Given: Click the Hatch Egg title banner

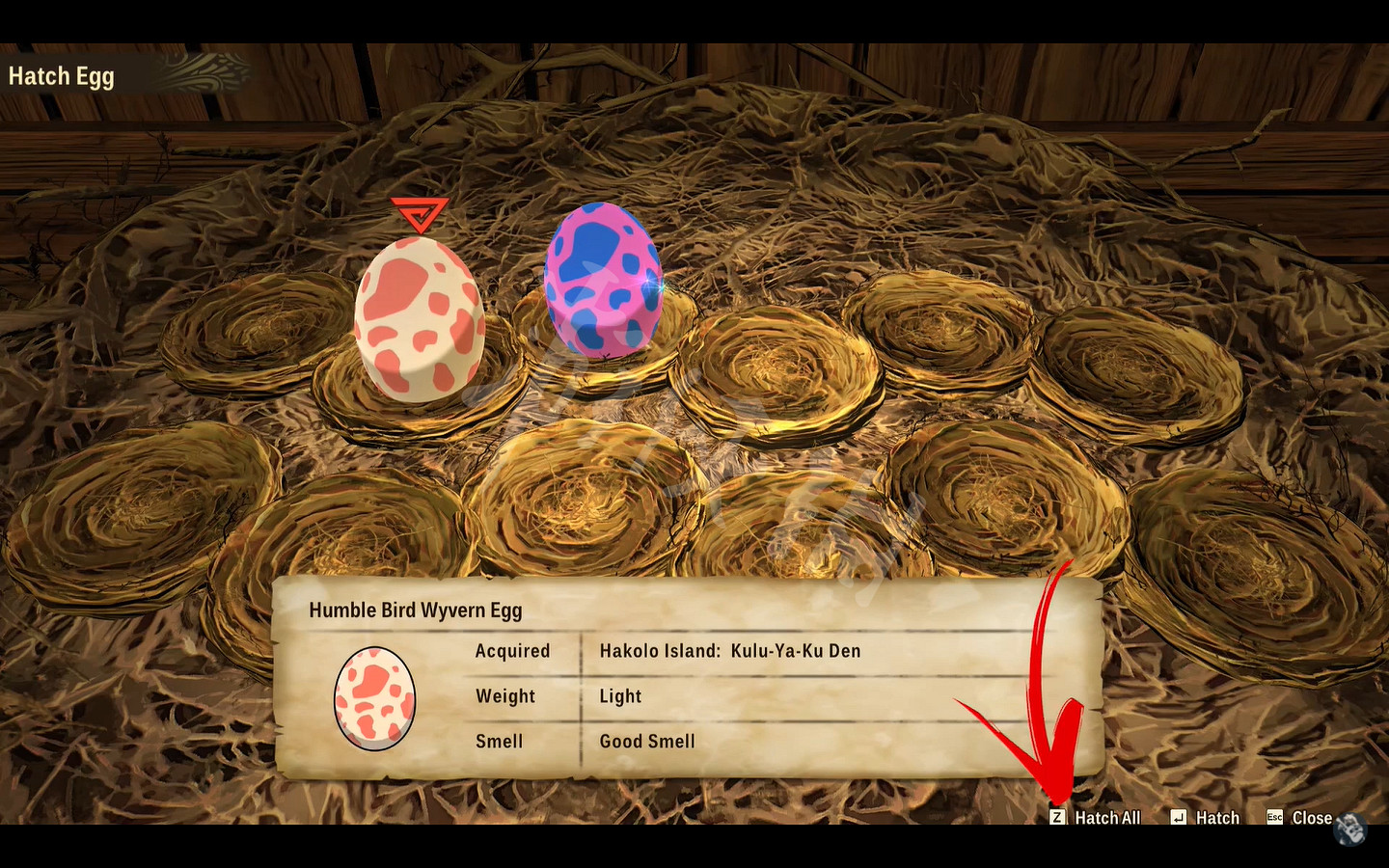Looking at the screenshot, I should click(62, 75).
